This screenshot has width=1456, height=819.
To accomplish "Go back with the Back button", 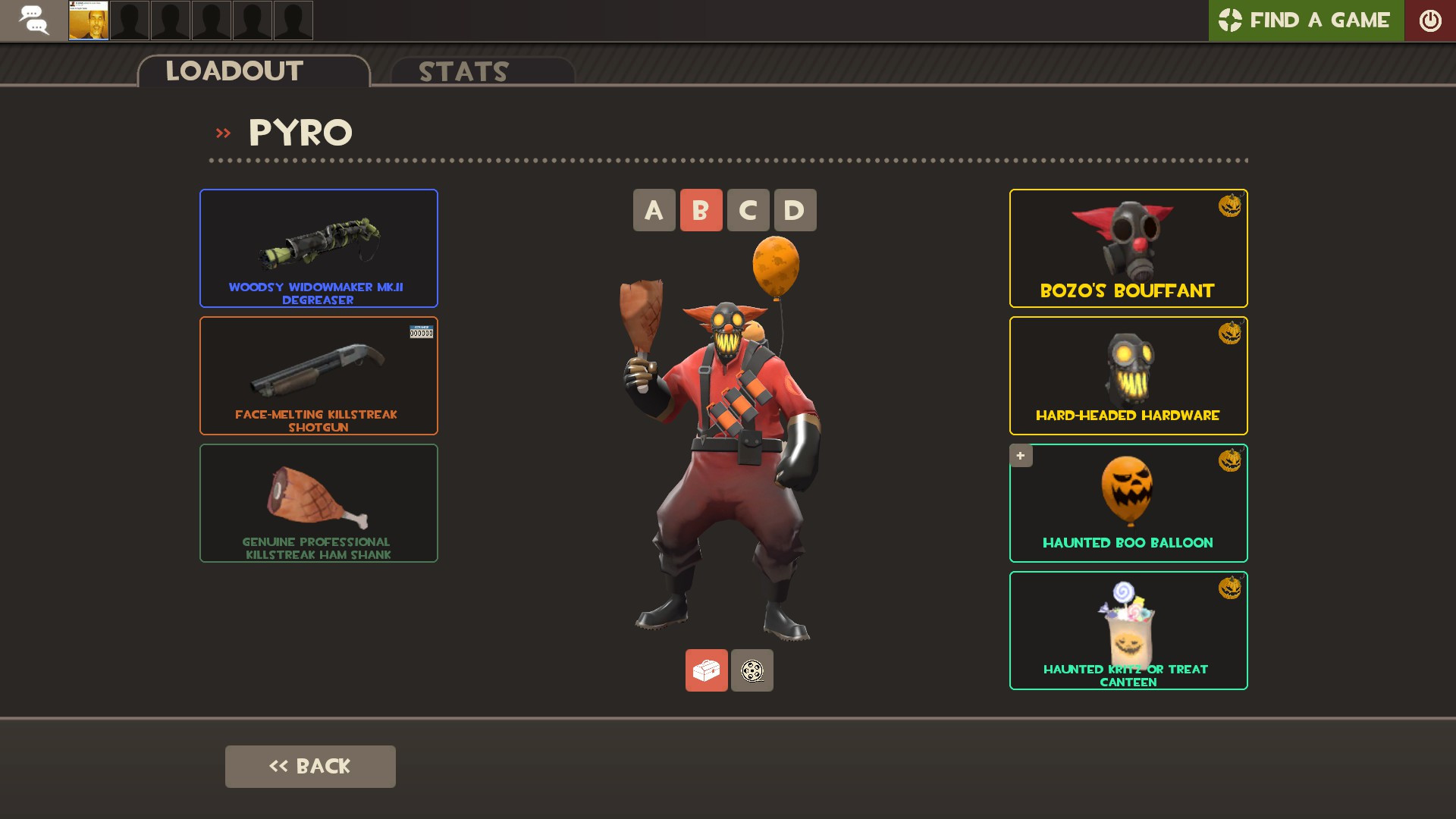I will pyautogui.click(x=310, y=766).
